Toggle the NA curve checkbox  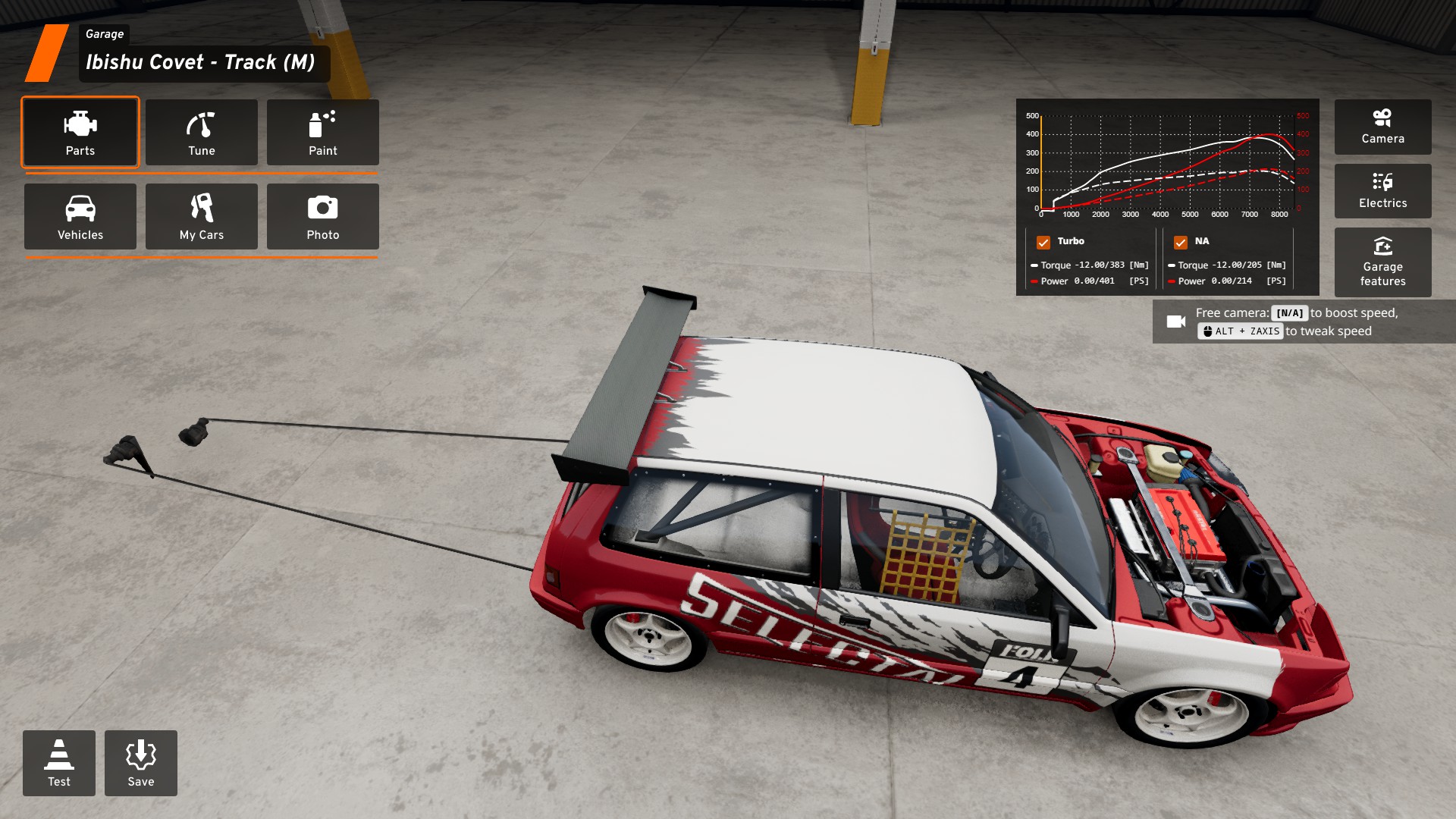point(1181,242)
